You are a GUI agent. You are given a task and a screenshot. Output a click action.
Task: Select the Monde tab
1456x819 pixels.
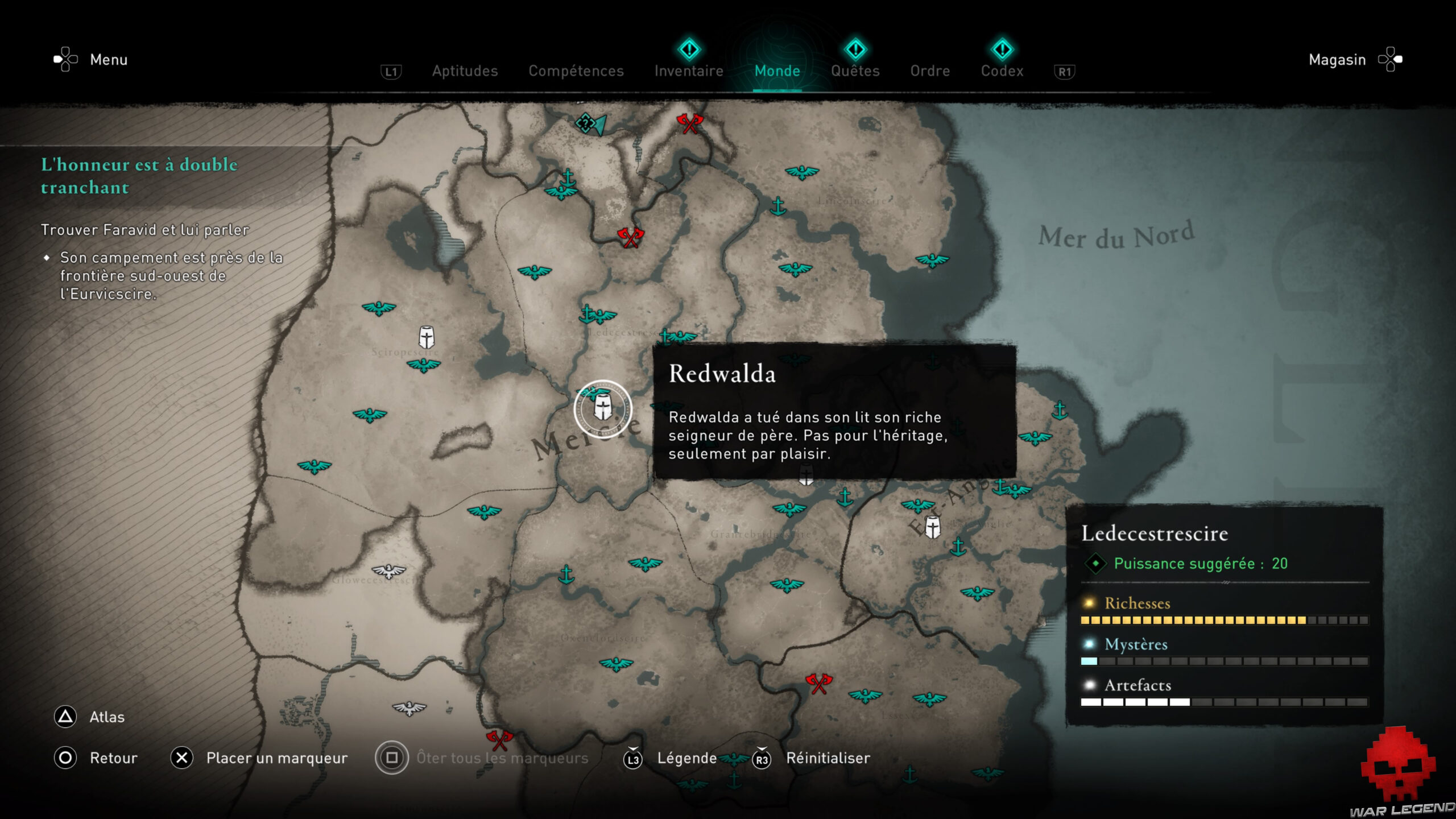(x=777, y=71)
